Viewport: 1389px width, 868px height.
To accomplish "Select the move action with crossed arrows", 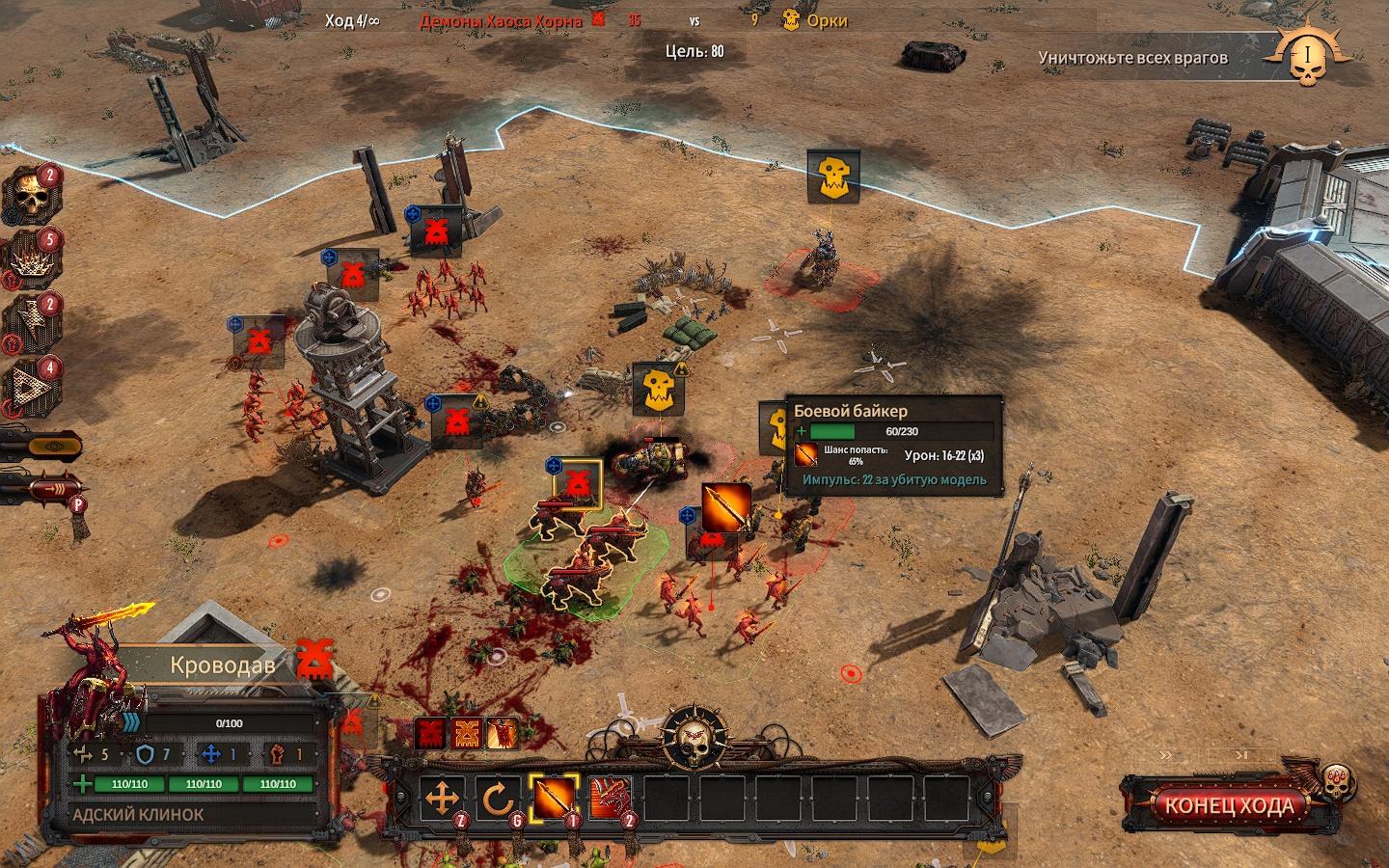I will [x=441, y=800].
